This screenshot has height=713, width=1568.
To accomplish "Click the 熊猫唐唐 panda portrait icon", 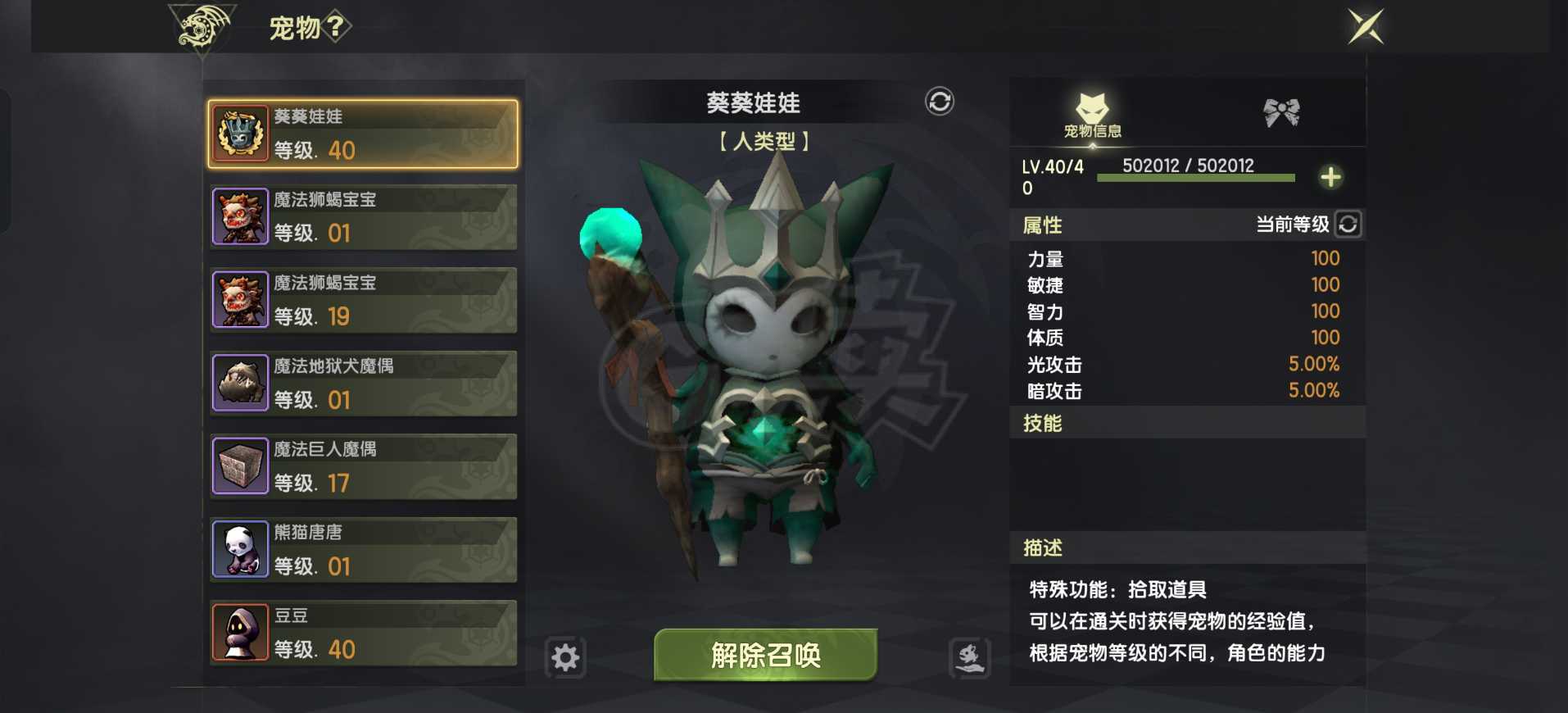I will click(240, 548).
